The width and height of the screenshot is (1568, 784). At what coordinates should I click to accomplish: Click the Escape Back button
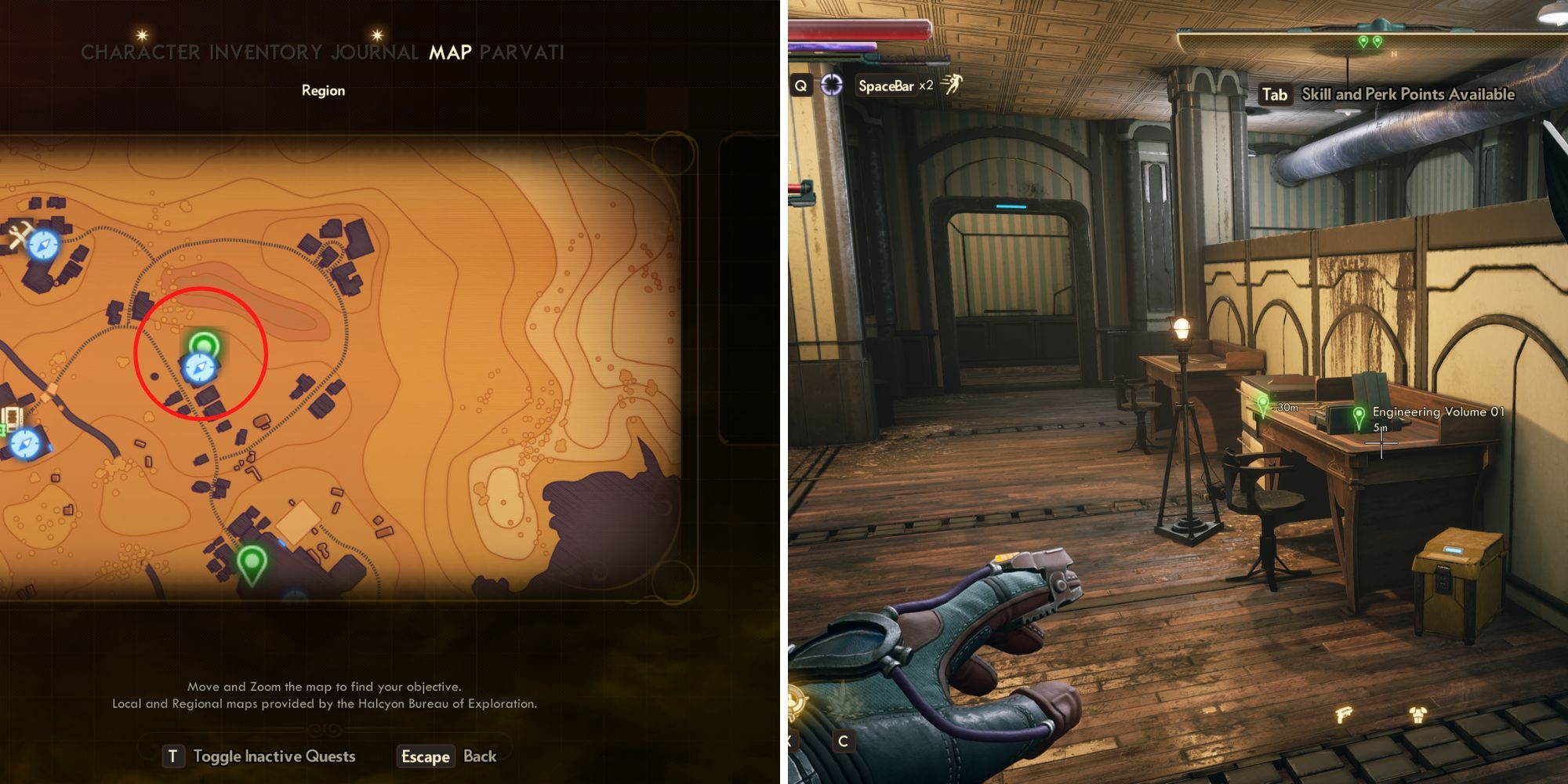coord(426,757)
